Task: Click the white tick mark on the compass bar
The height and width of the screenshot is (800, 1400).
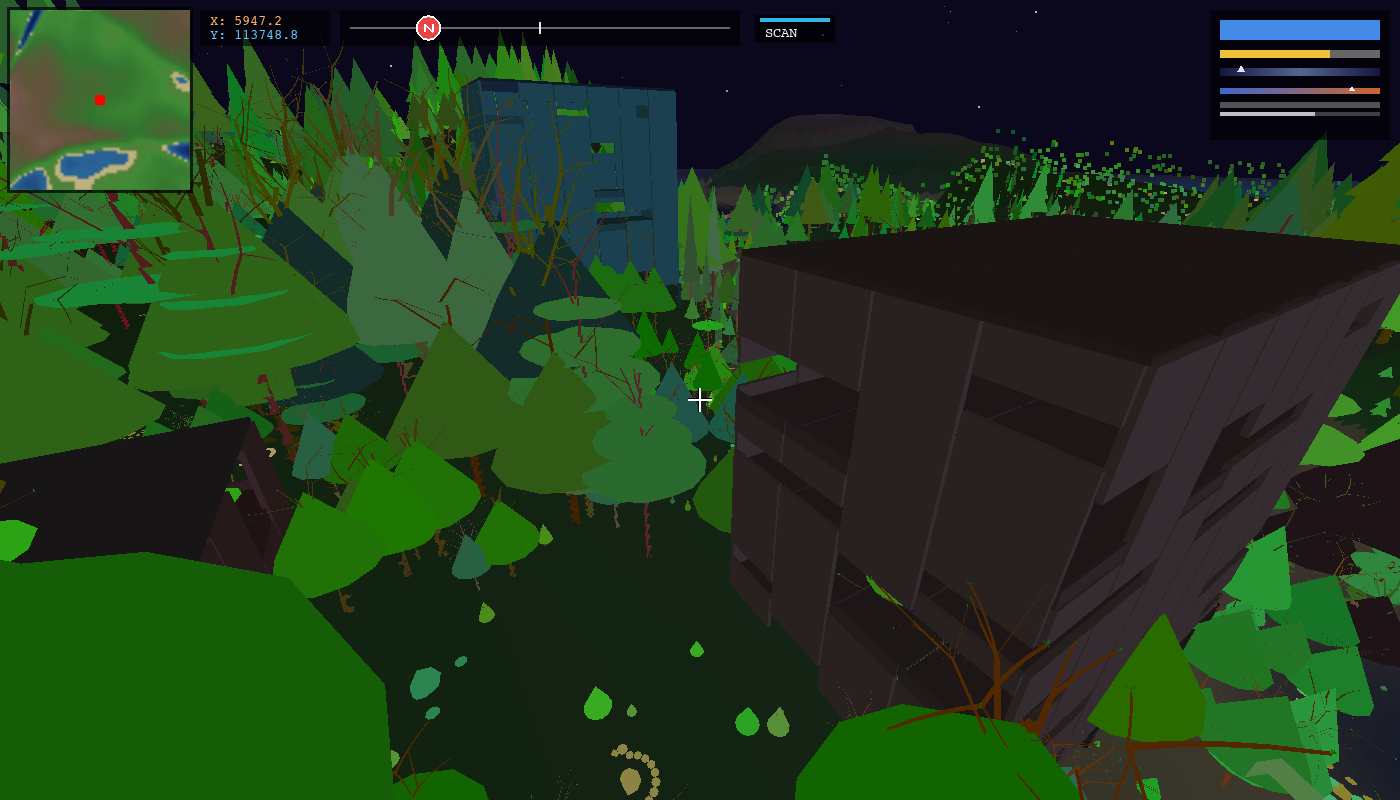Action: pos(539,27)
